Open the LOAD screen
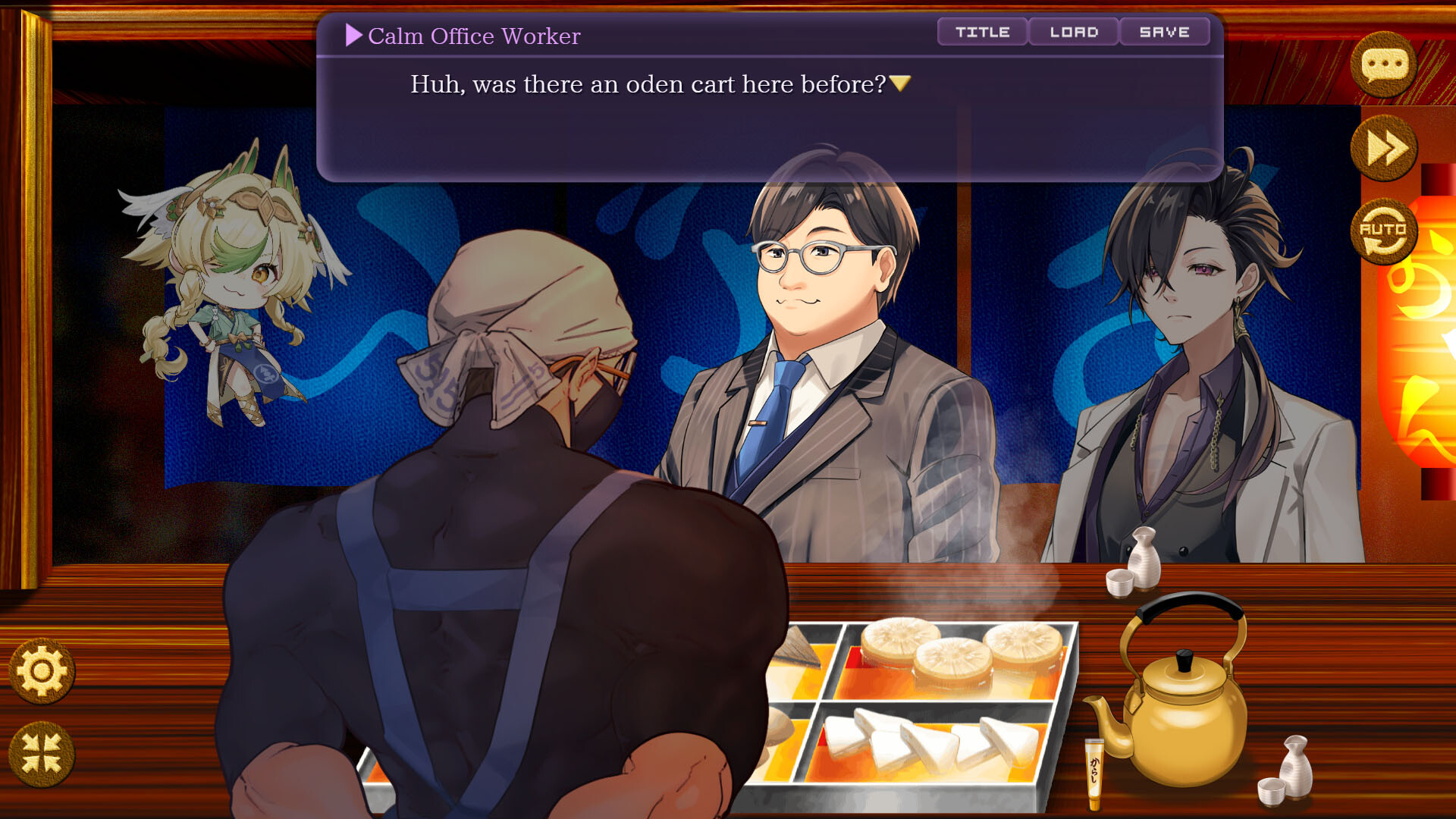This screenshot has height=819, width=1456. point(1074,32)
